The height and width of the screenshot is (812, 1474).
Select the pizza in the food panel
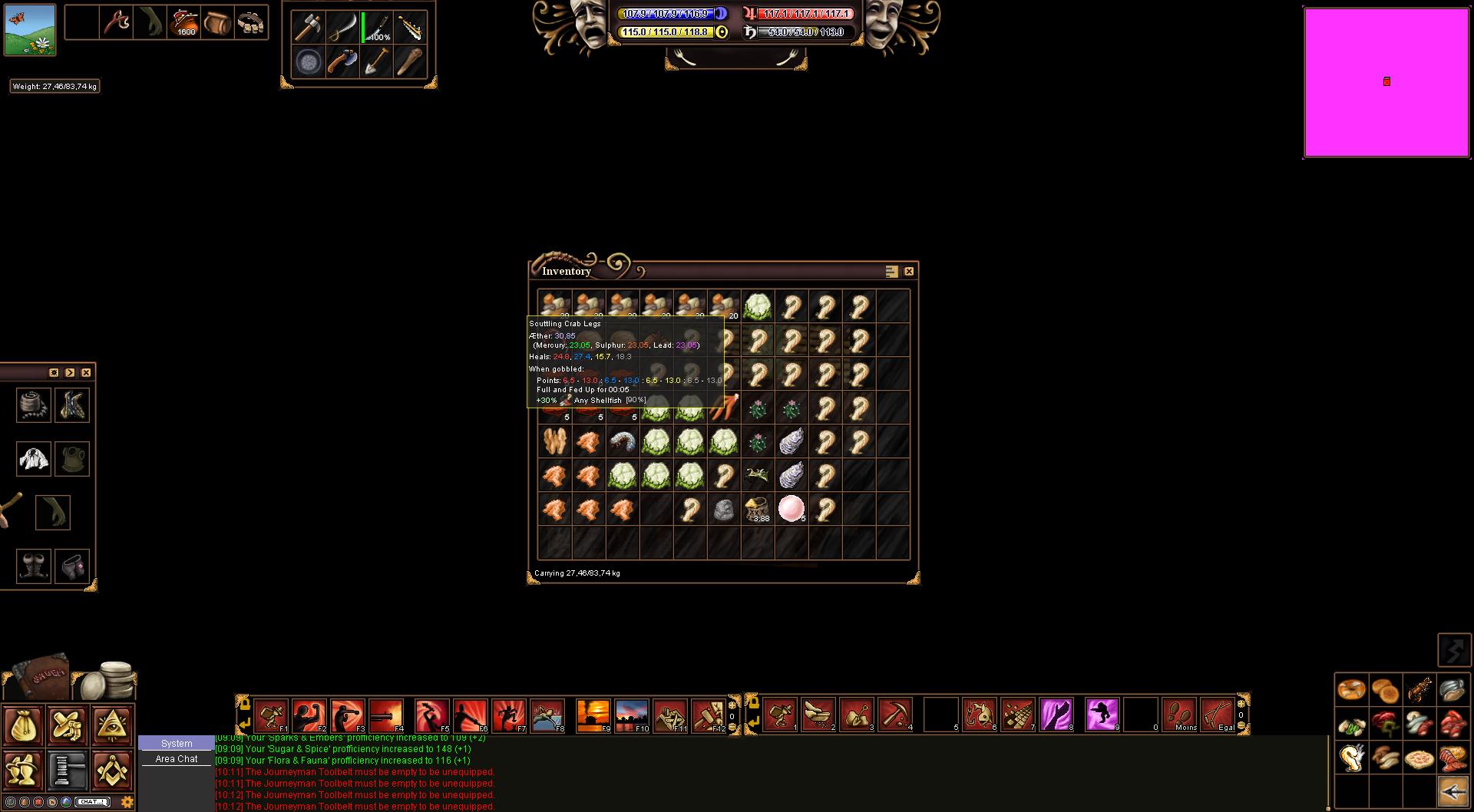1419,759
